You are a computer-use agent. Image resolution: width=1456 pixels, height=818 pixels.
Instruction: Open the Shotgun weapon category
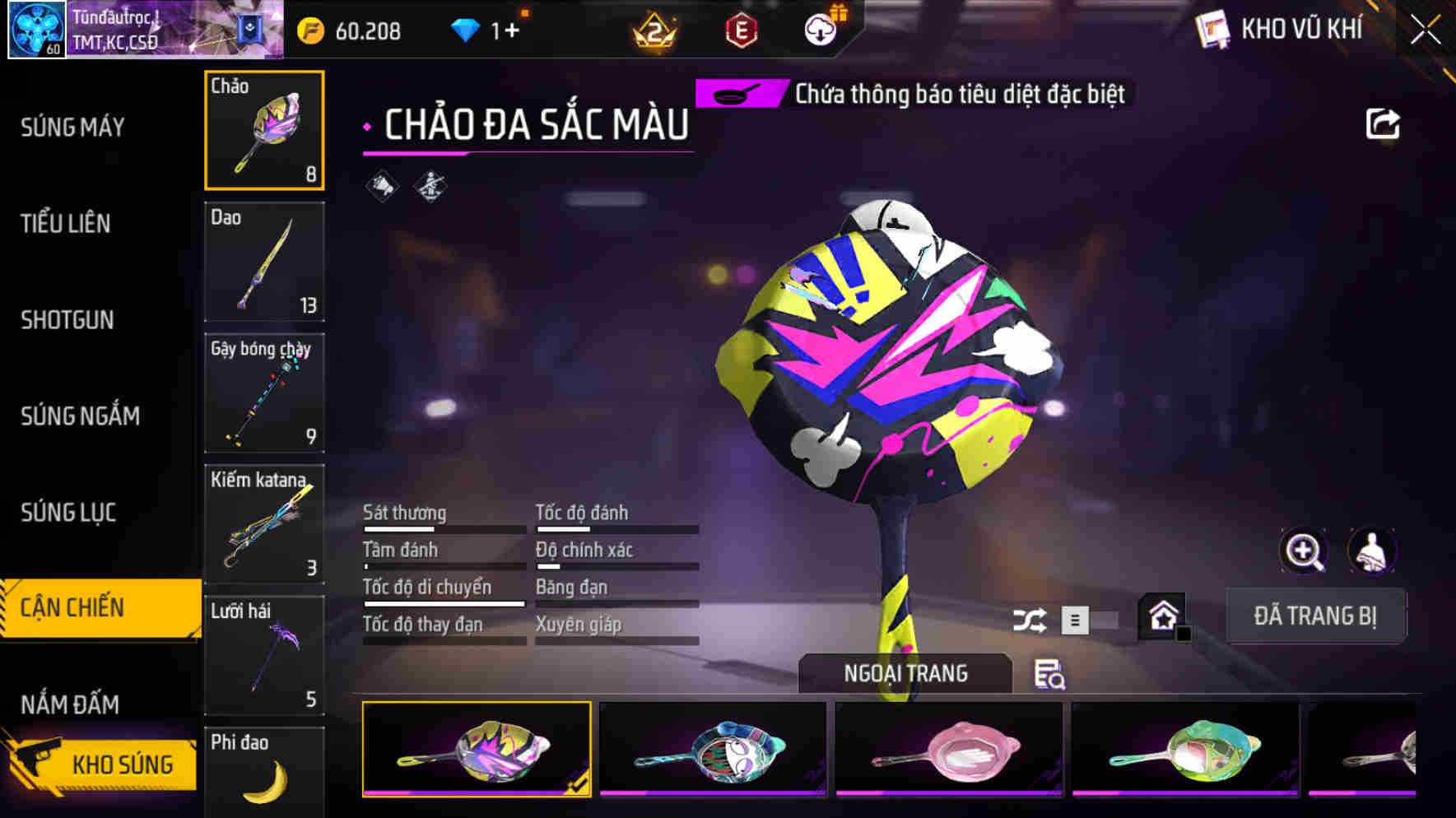66,319
